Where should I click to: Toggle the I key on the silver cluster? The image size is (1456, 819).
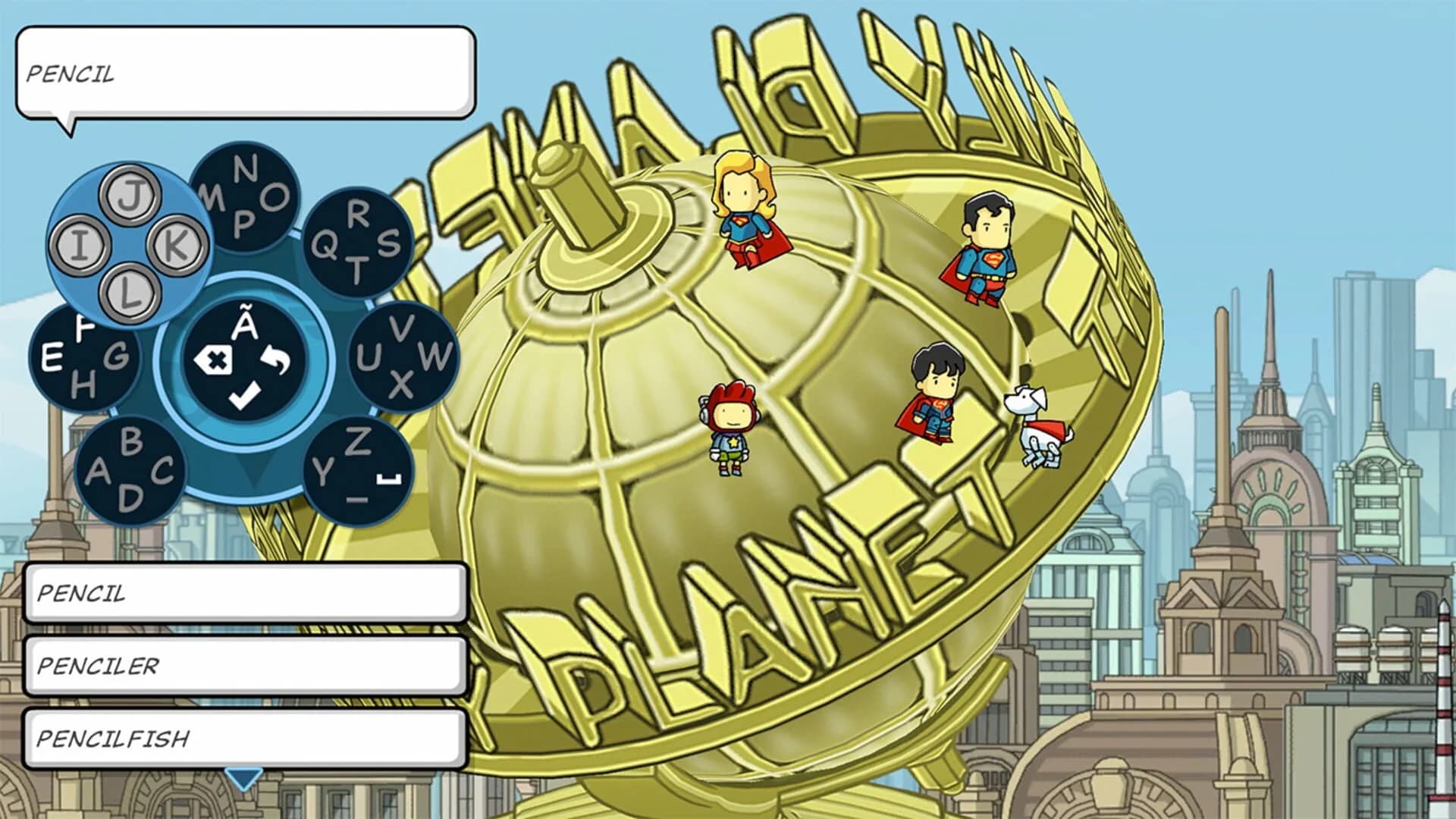point(81,246)
